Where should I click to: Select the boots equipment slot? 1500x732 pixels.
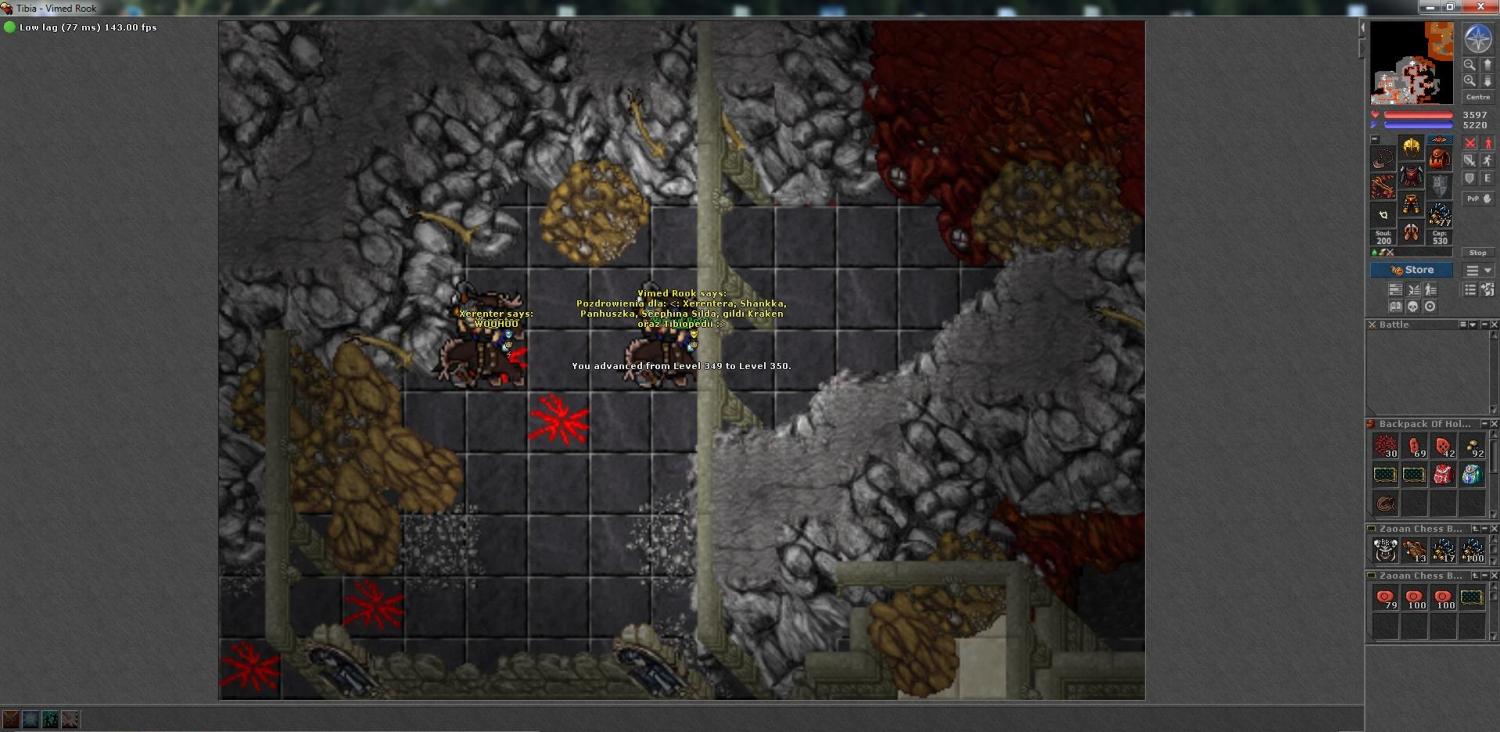pyautogui.click(x=1411, y=233)
